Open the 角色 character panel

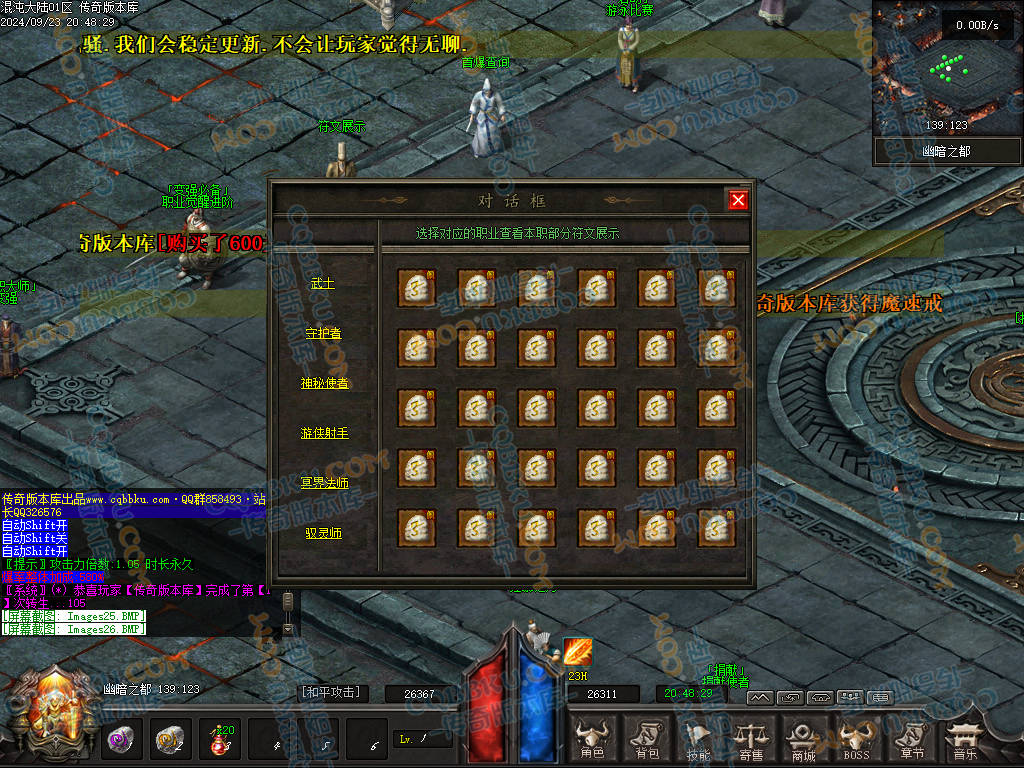[592, 740]
